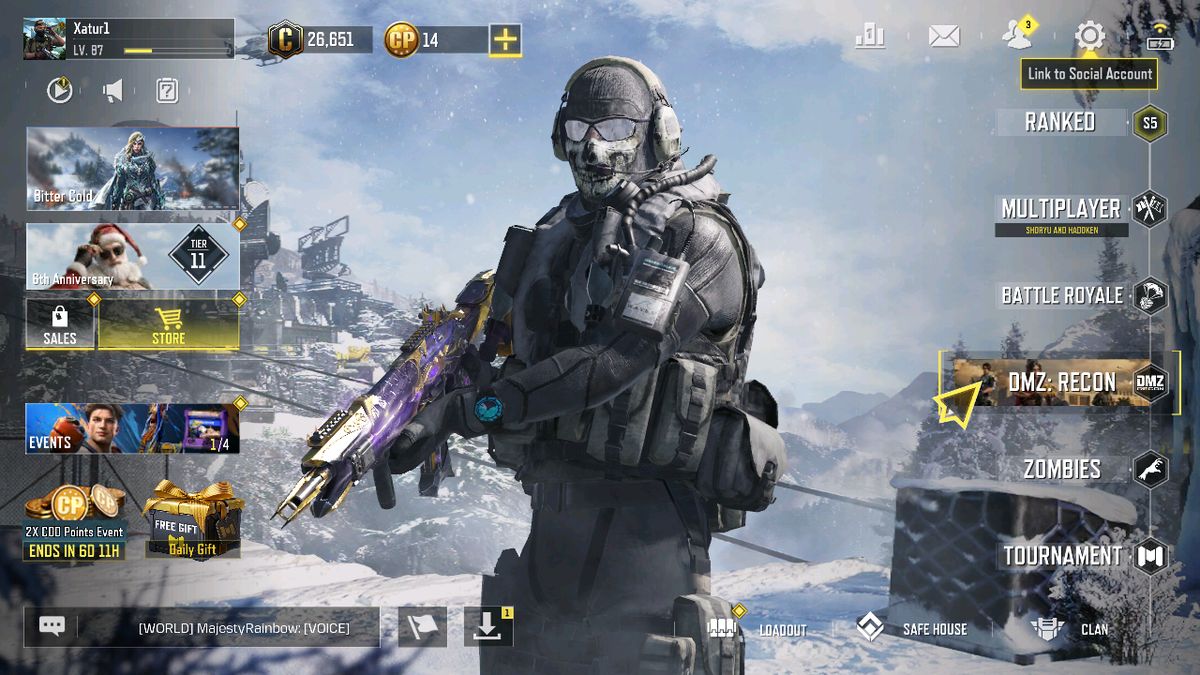This screenshot has height=675, width=1200.
Task: Open the mail envelope inbox
Action: pyautogui.click(x=944, y=37)
